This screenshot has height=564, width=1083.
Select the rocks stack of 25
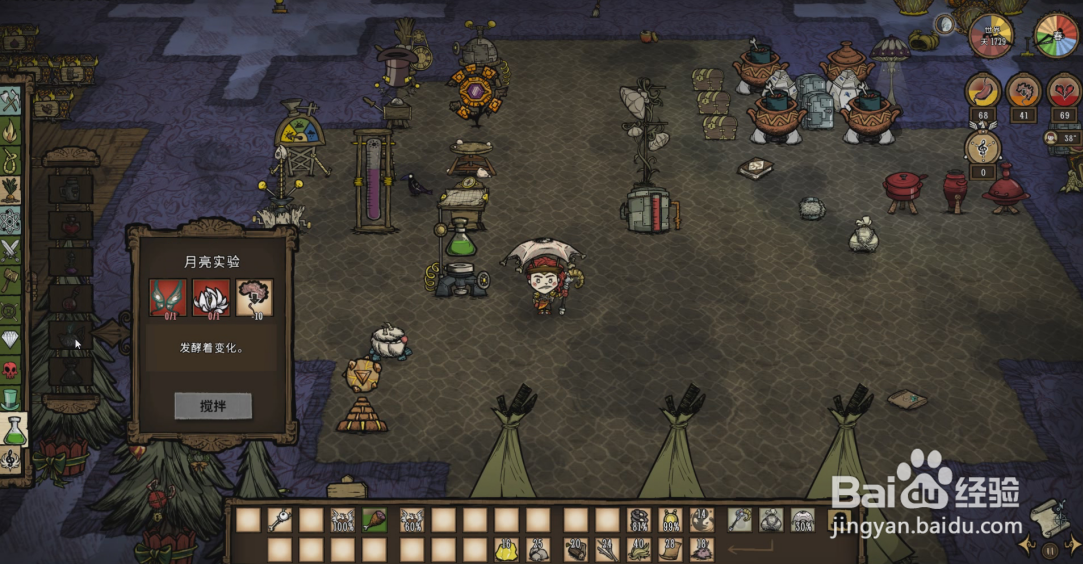[x=539, y=549]
